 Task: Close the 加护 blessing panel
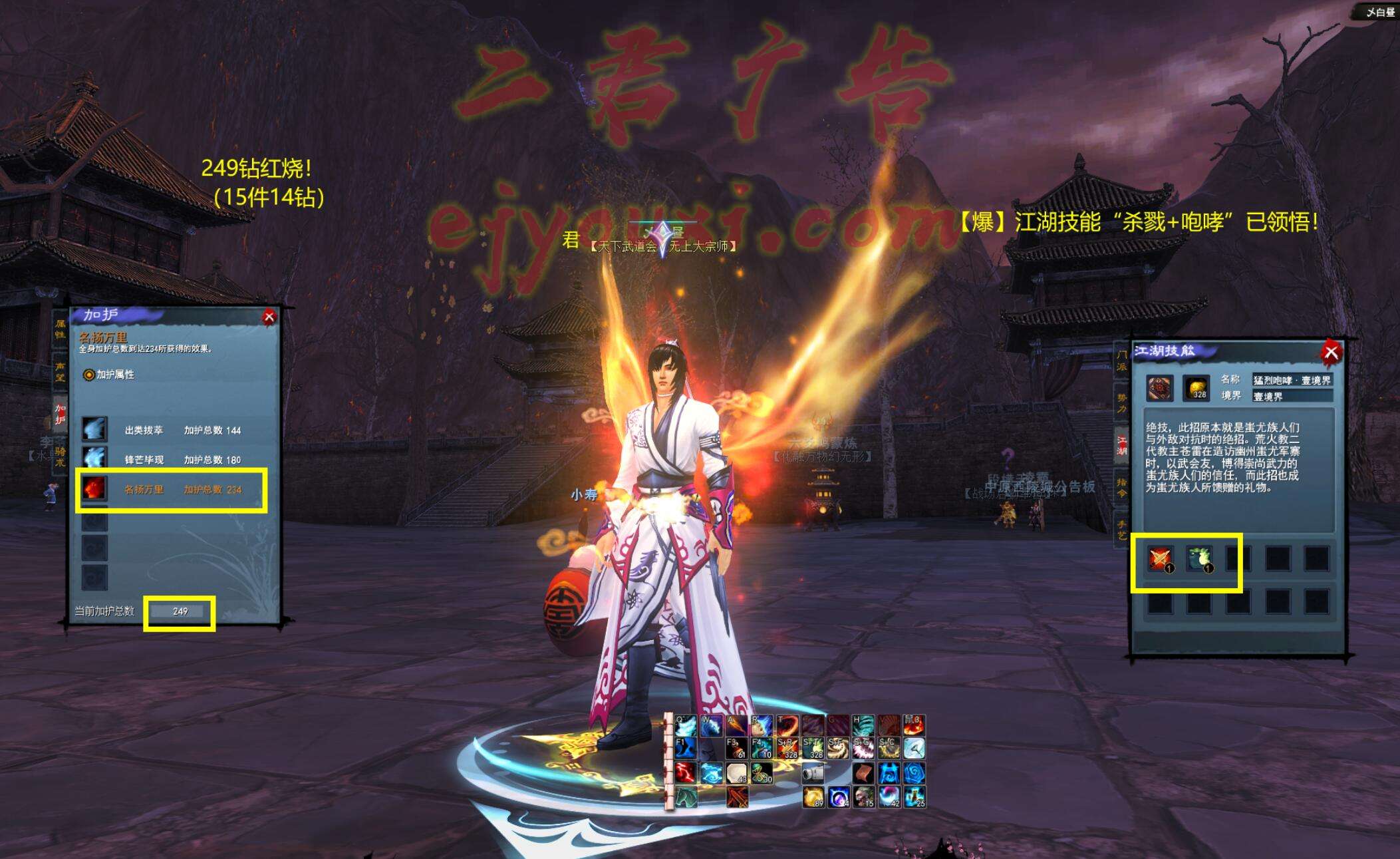coord(269,317)
